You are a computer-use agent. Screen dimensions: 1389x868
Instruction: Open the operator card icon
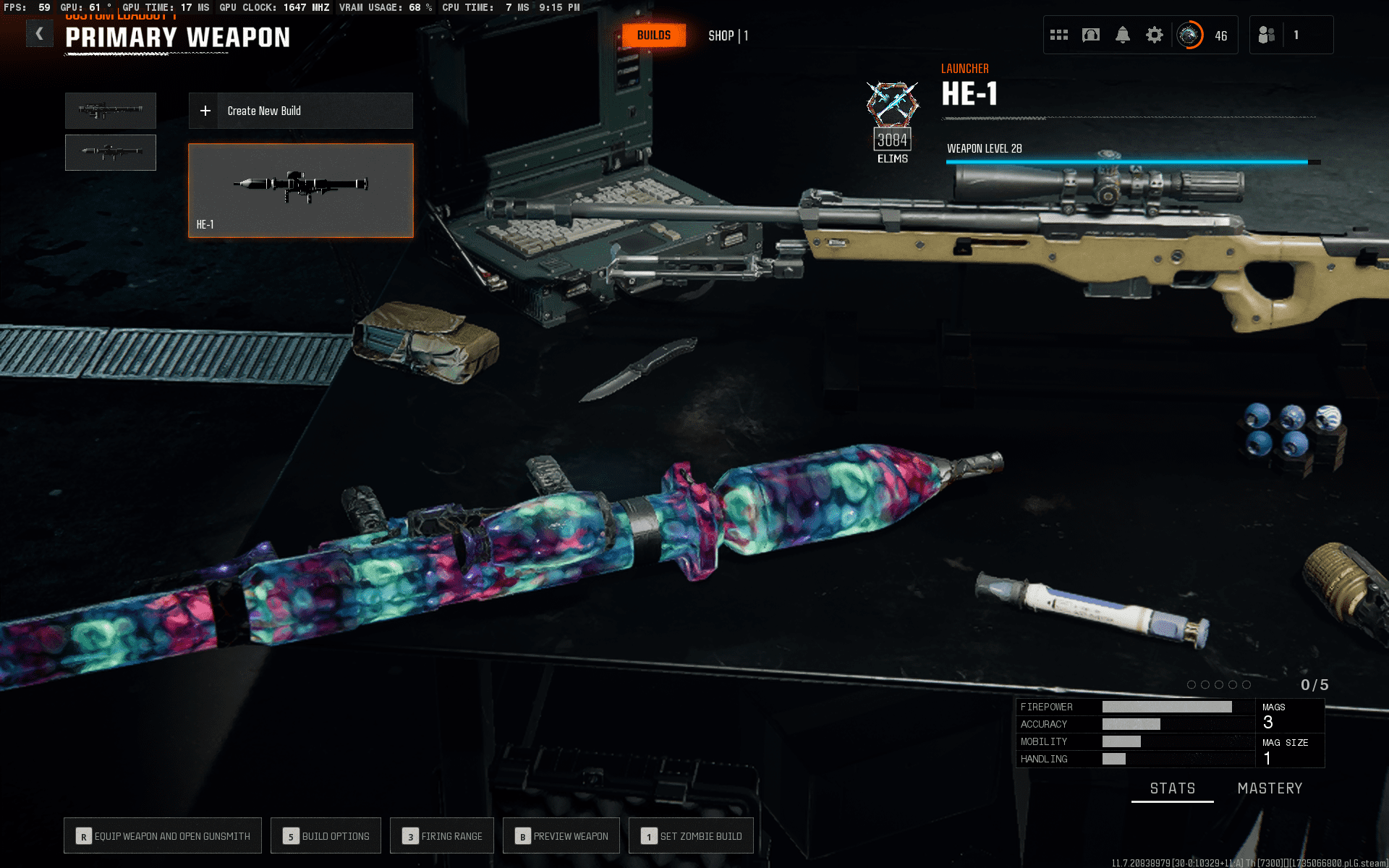click(x=1091, y=35)
